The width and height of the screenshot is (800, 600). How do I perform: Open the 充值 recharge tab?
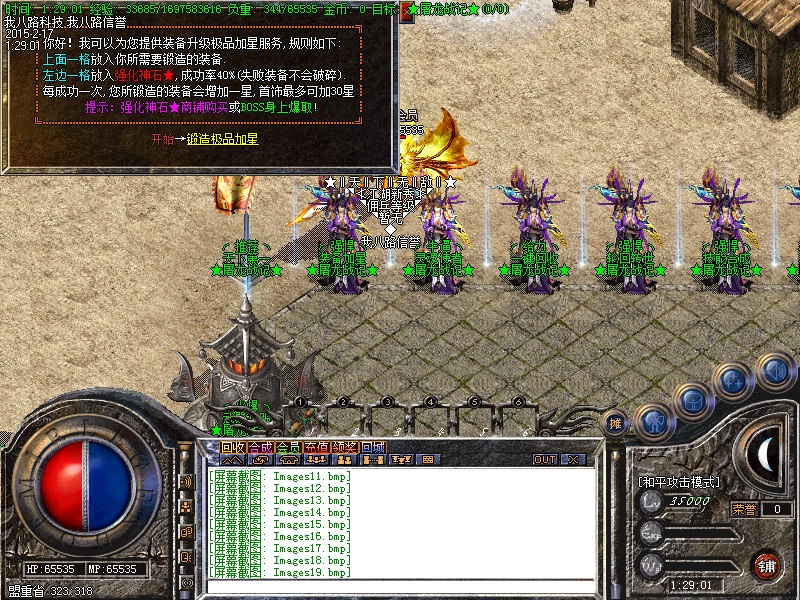(x=316, y=447)
